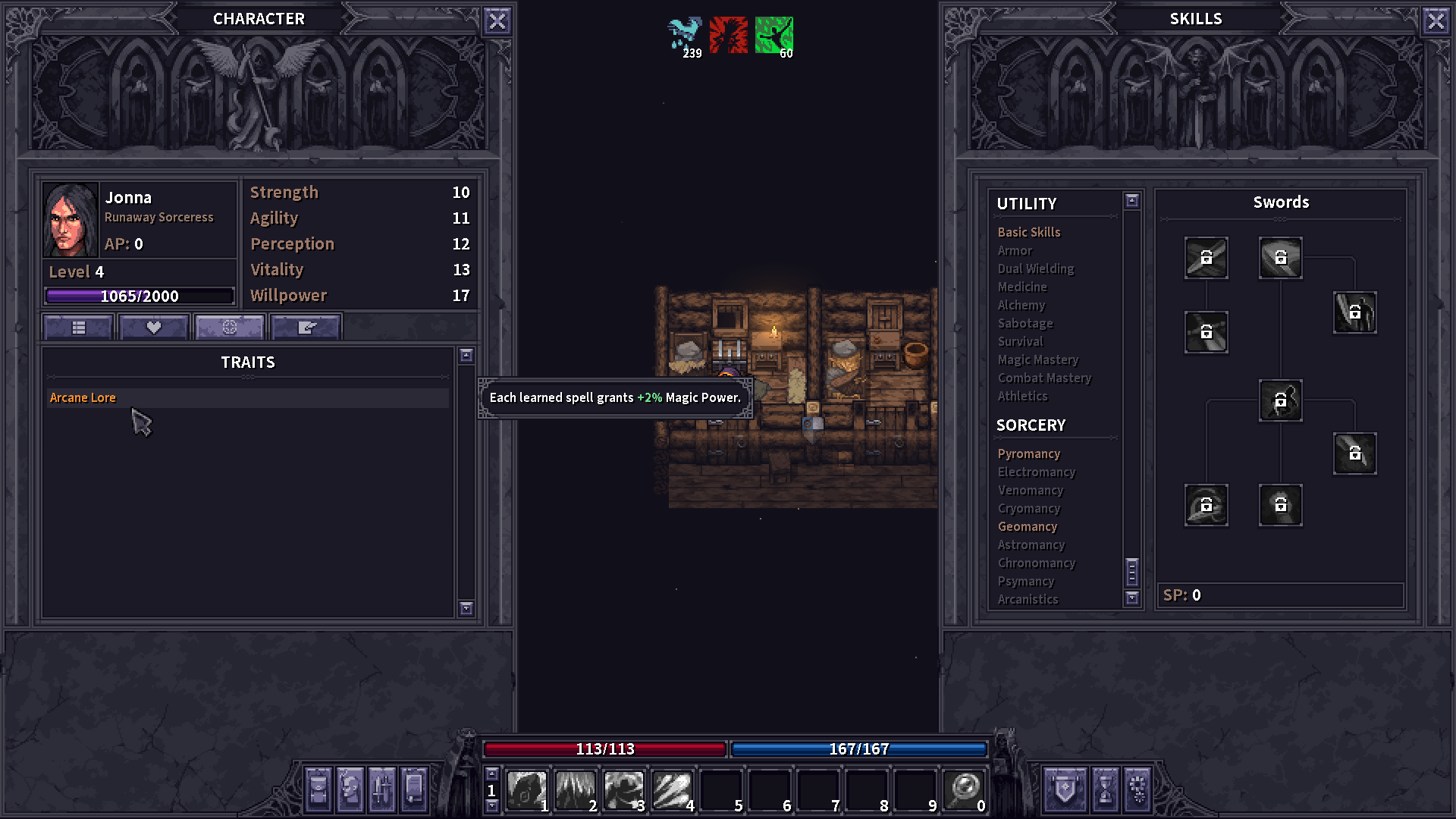Show the Magic Mastery skill tree

click(x=1038, y=359)
